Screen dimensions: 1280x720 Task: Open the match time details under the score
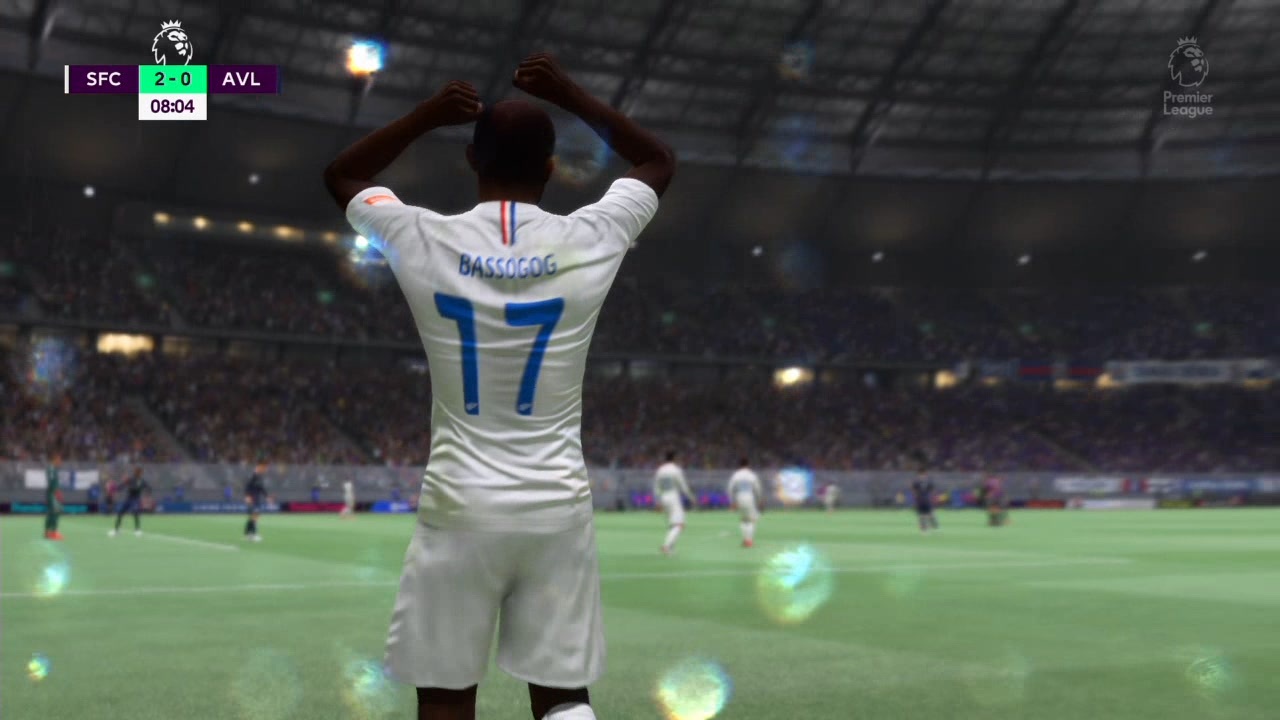click(x=172, y=105)
